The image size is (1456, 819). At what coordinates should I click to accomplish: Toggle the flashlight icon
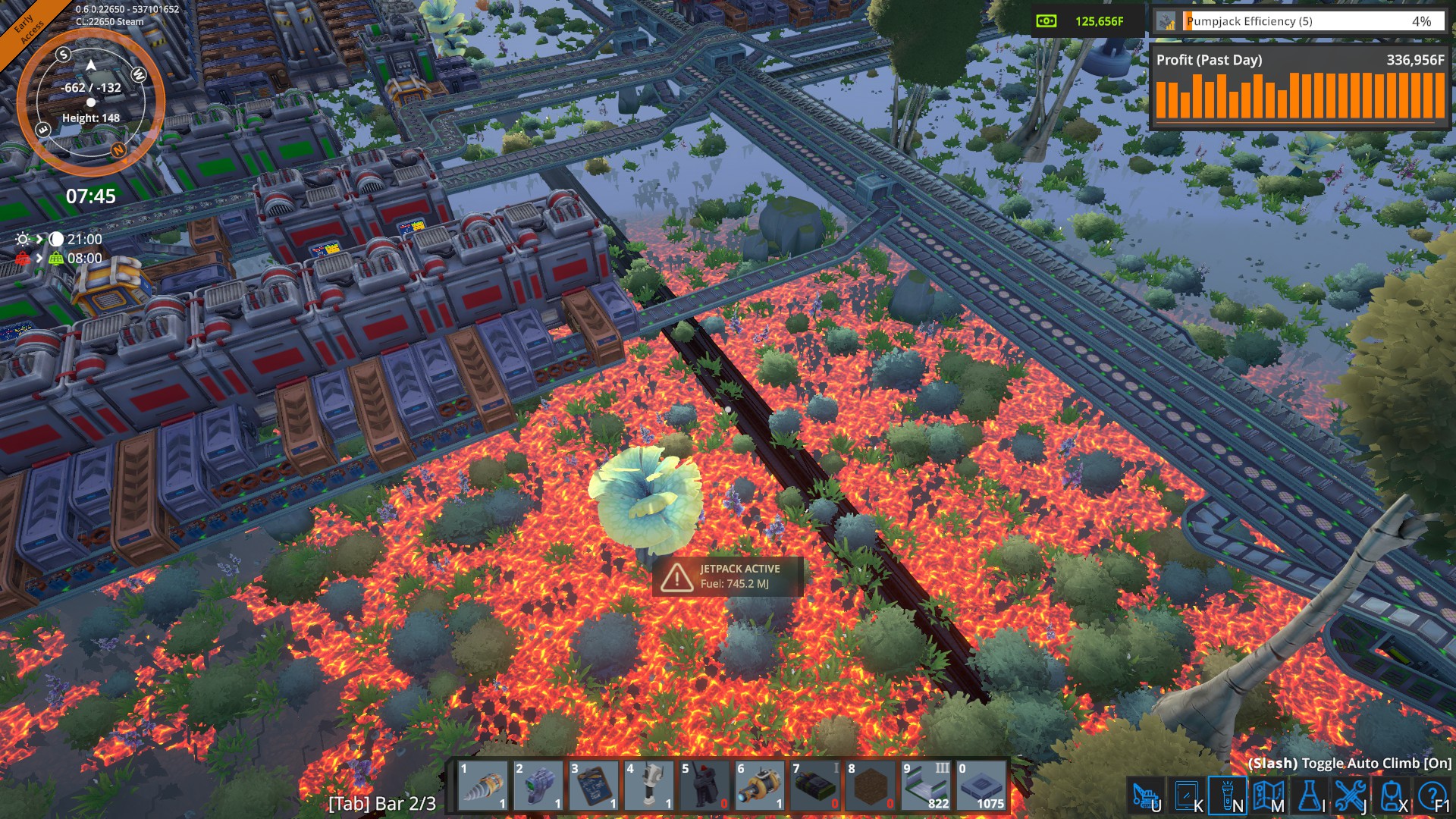pos(1228,796)
